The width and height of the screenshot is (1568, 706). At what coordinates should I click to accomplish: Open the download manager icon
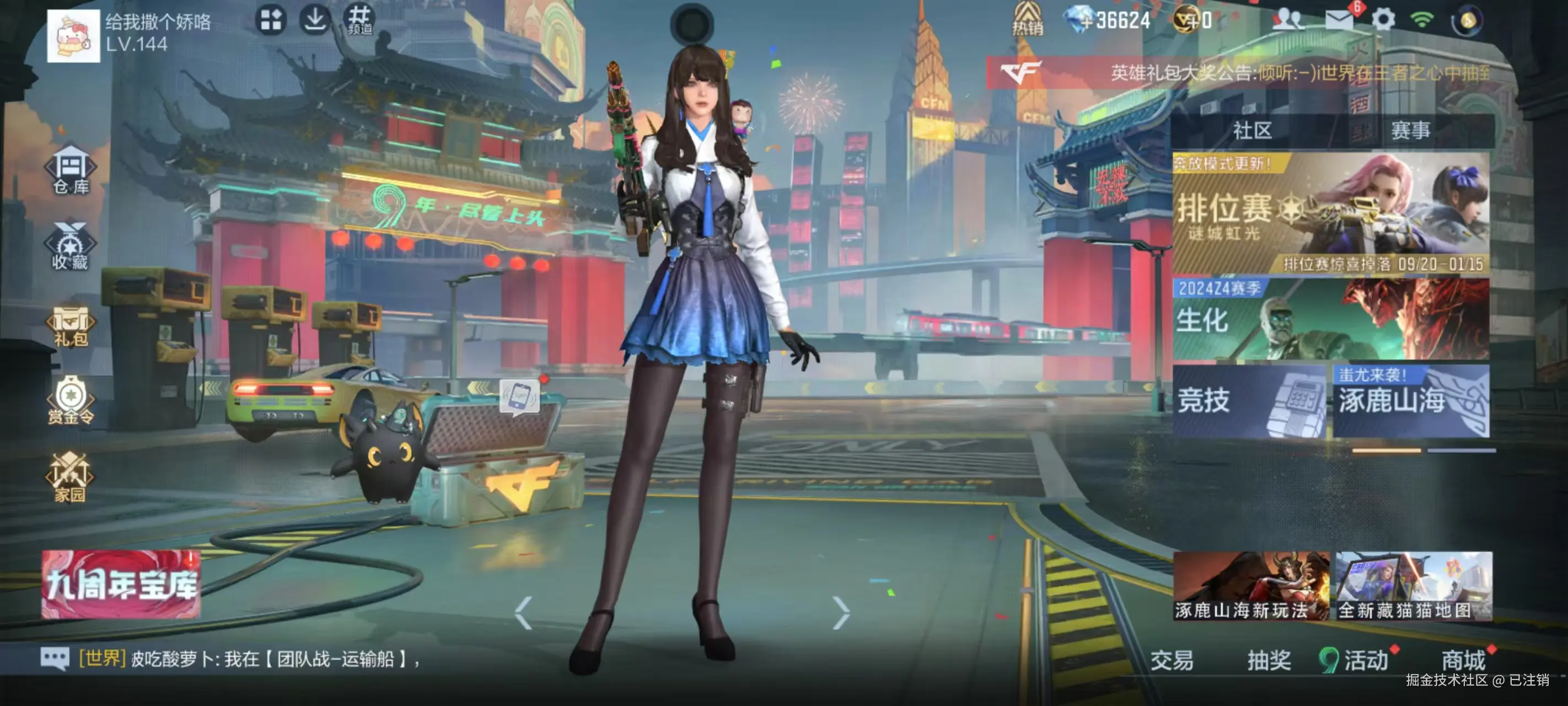click(315, 20)
